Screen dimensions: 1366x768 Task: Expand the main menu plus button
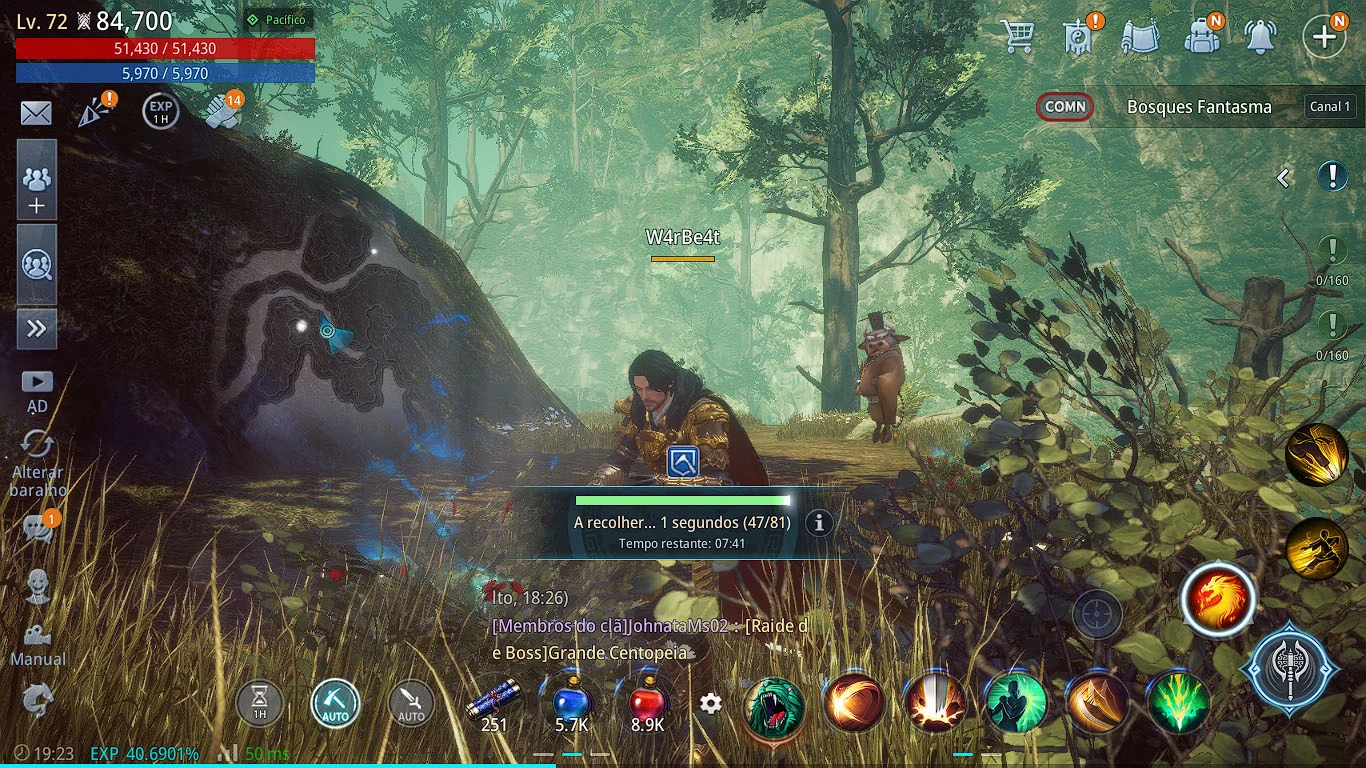(x=1324, y=36)
